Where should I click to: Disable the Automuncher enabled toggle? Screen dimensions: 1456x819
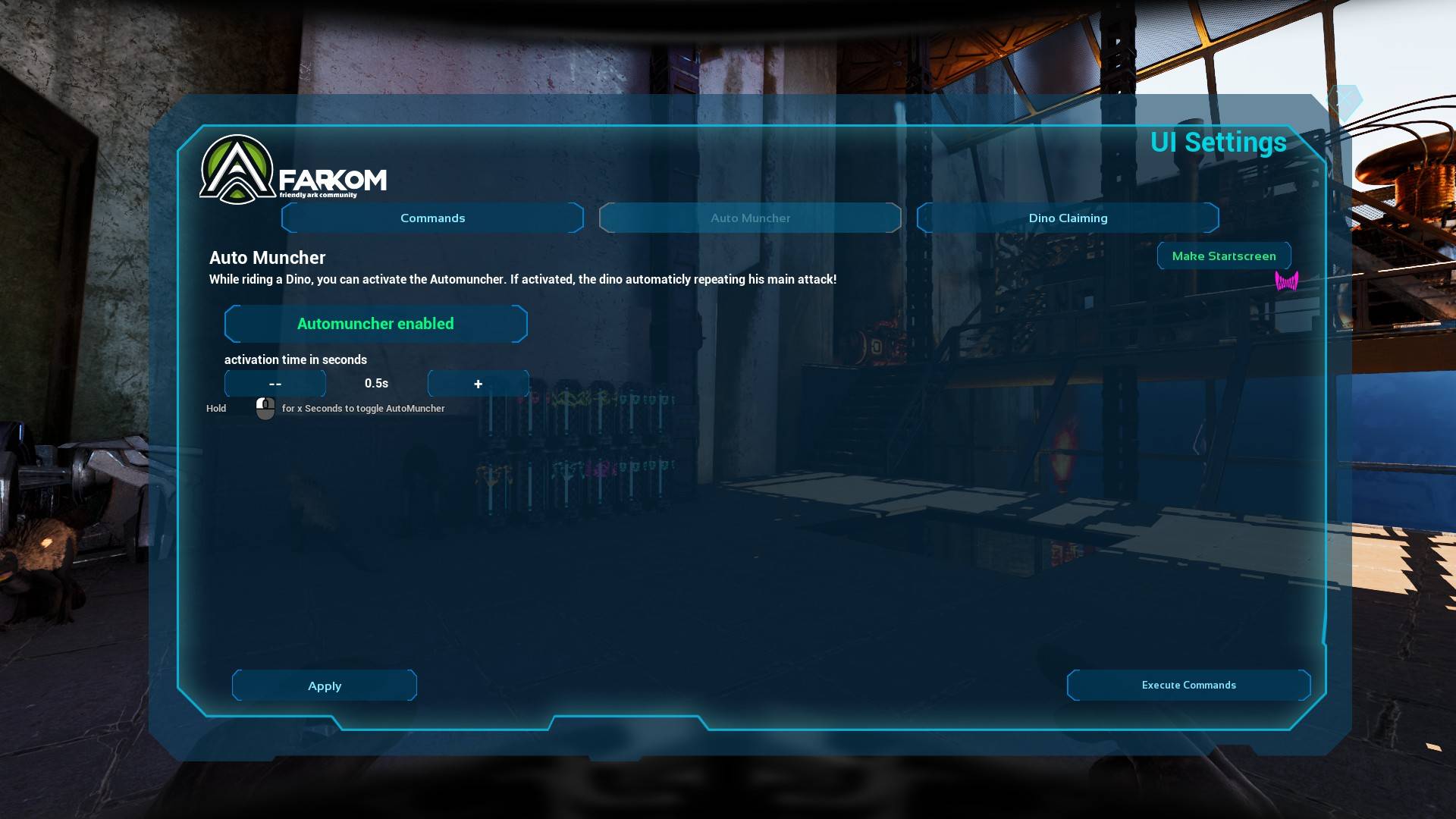click(x=375, y=324)
